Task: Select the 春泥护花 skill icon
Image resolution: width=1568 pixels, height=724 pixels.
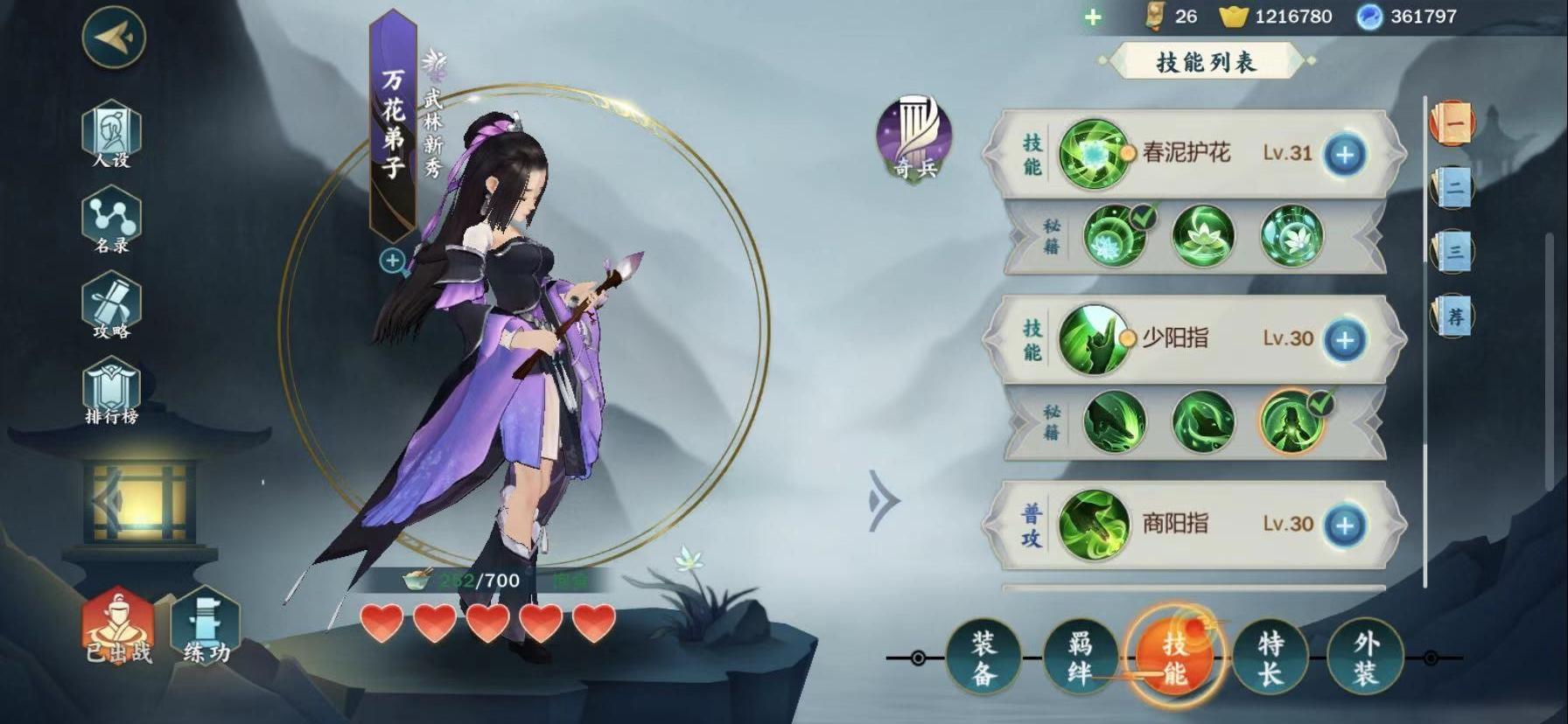Action: 1092,154
